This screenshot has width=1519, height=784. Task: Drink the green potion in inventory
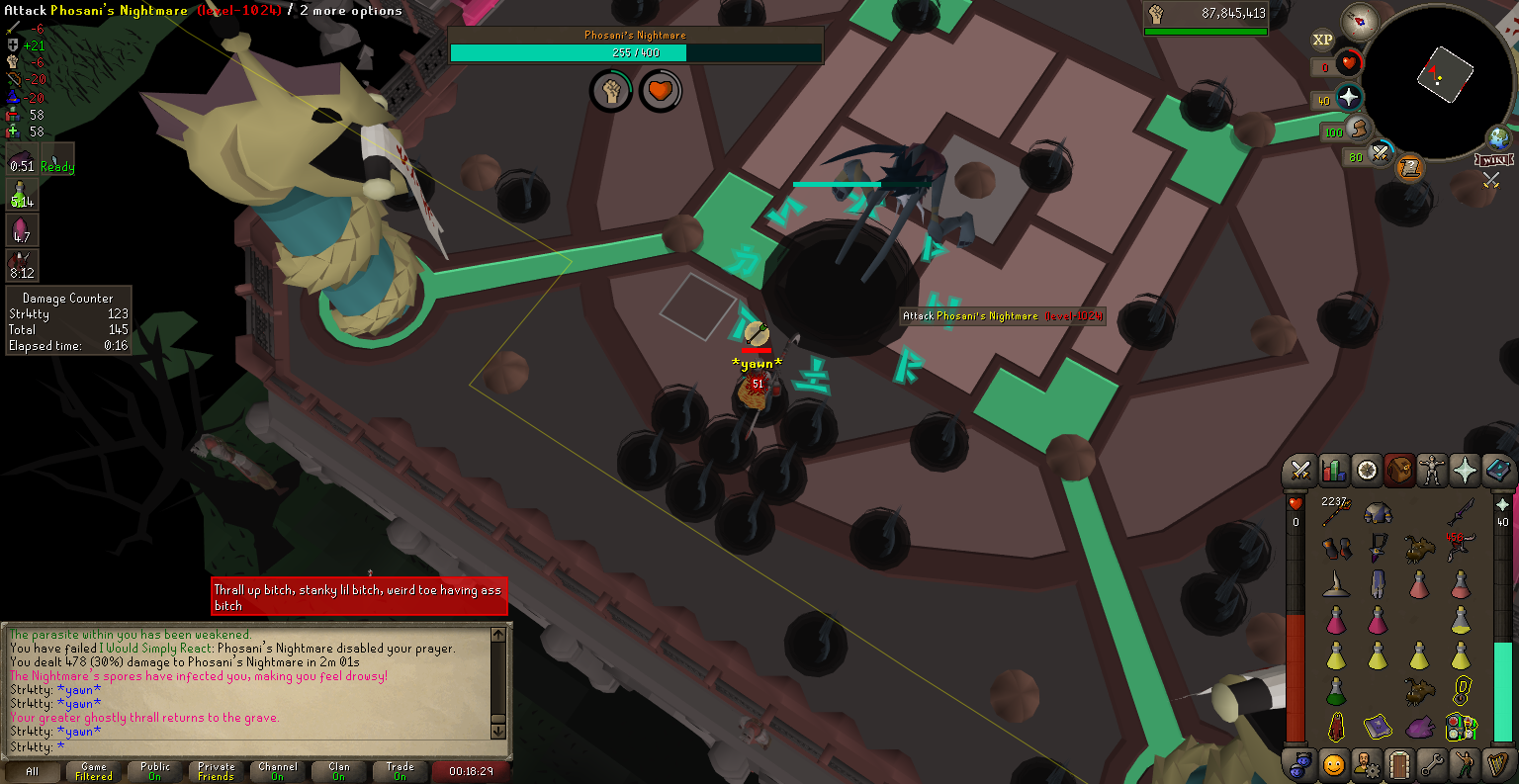tap(1336, 690)
